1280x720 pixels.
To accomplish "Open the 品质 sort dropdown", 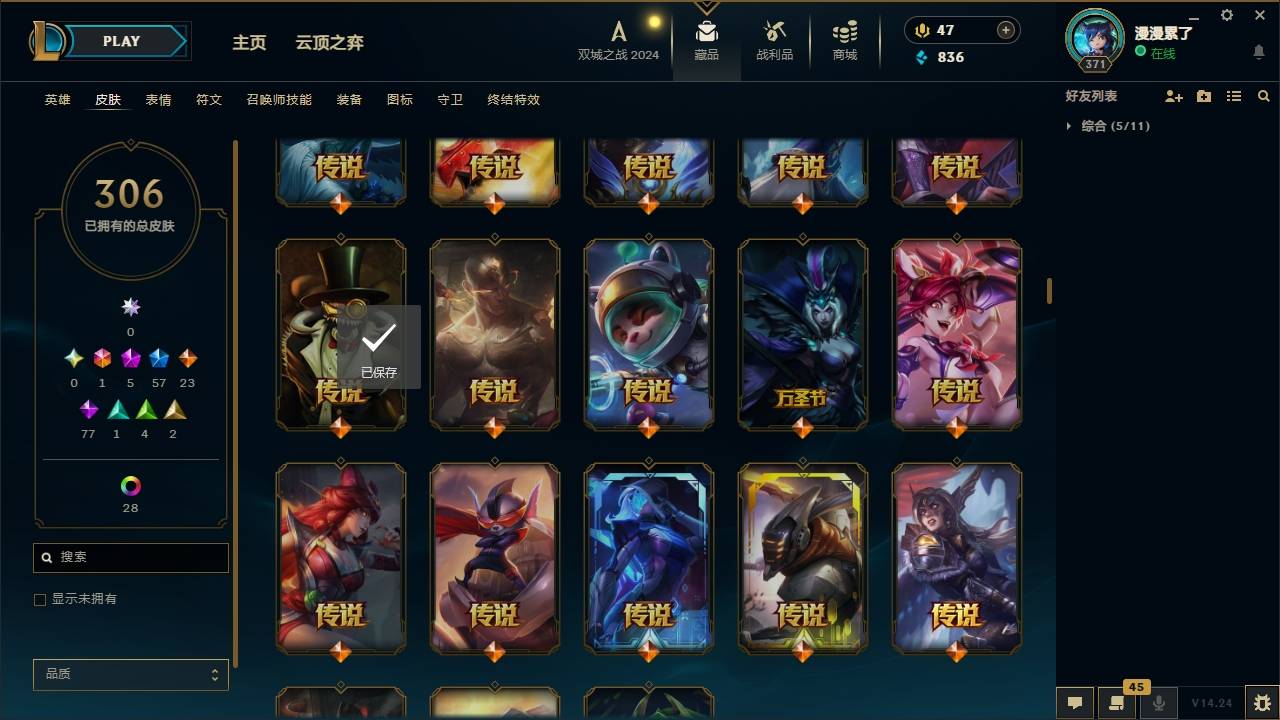I will [x=130, y=675].
